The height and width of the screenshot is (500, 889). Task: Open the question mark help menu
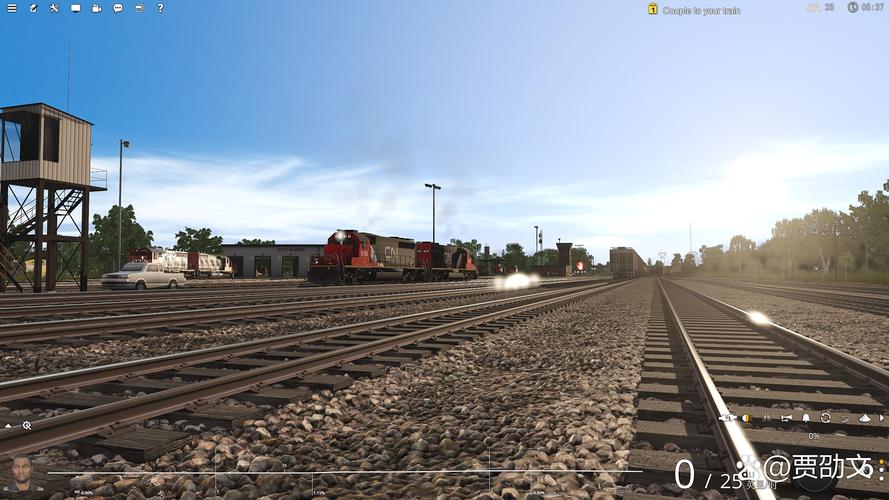click(160, 8)
